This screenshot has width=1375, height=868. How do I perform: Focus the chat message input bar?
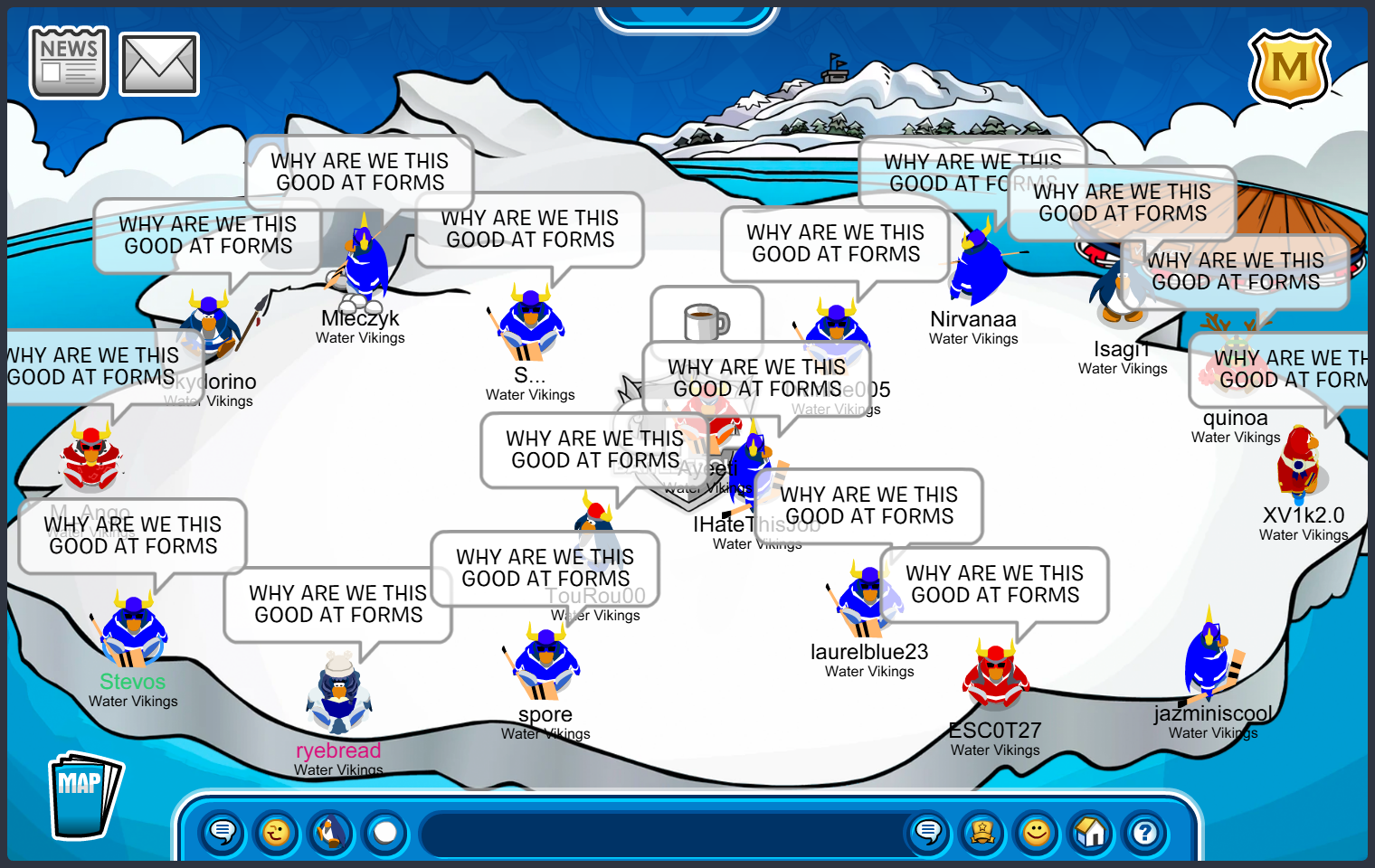coord(665,834)
